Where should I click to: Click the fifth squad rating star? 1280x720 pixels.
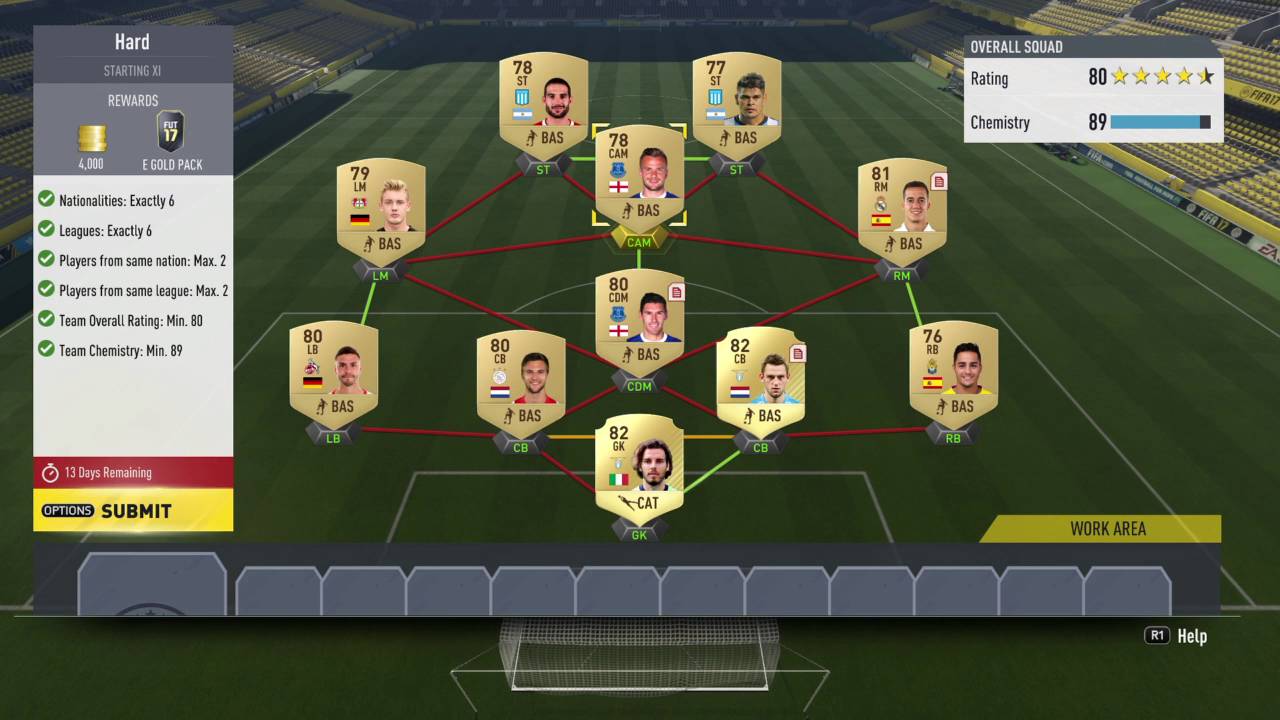1207,76
